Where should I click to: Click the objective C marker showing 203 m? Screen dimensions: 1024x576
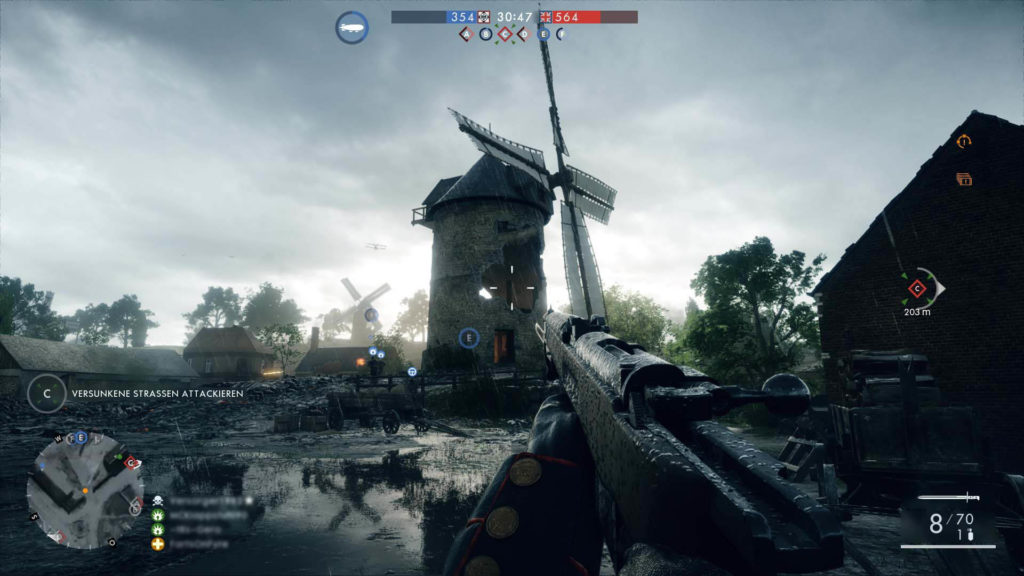coord(917,289)
